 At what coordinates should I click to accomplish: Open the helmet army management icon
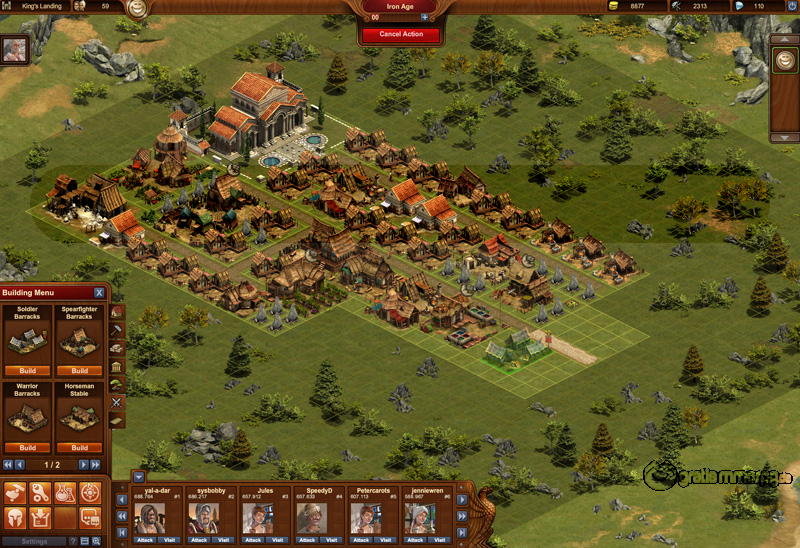[x=15, y=517]
